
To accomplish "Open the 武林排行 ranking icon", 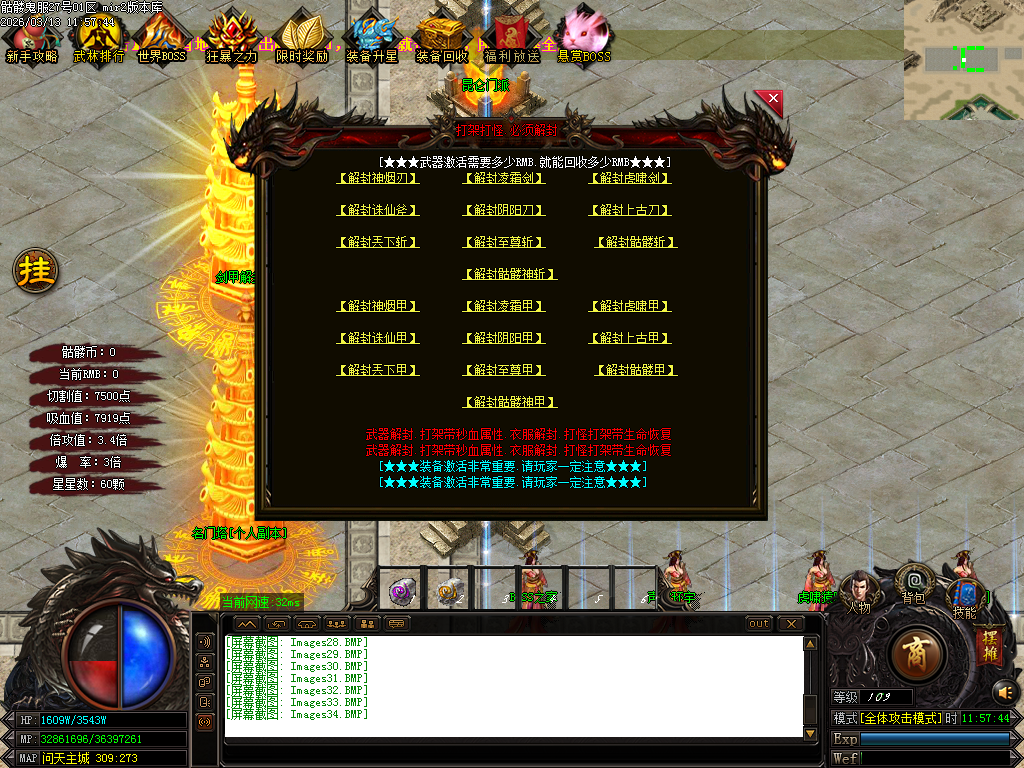I will click(x=99, y=39).
